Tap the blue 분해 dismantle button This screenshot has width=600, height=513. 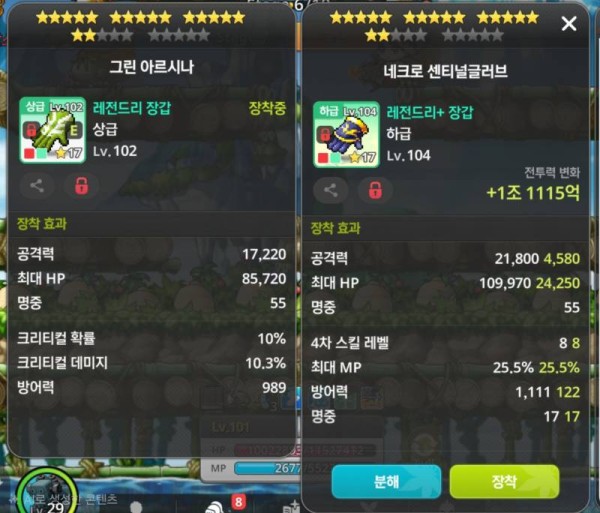click(x=387, y=481)
